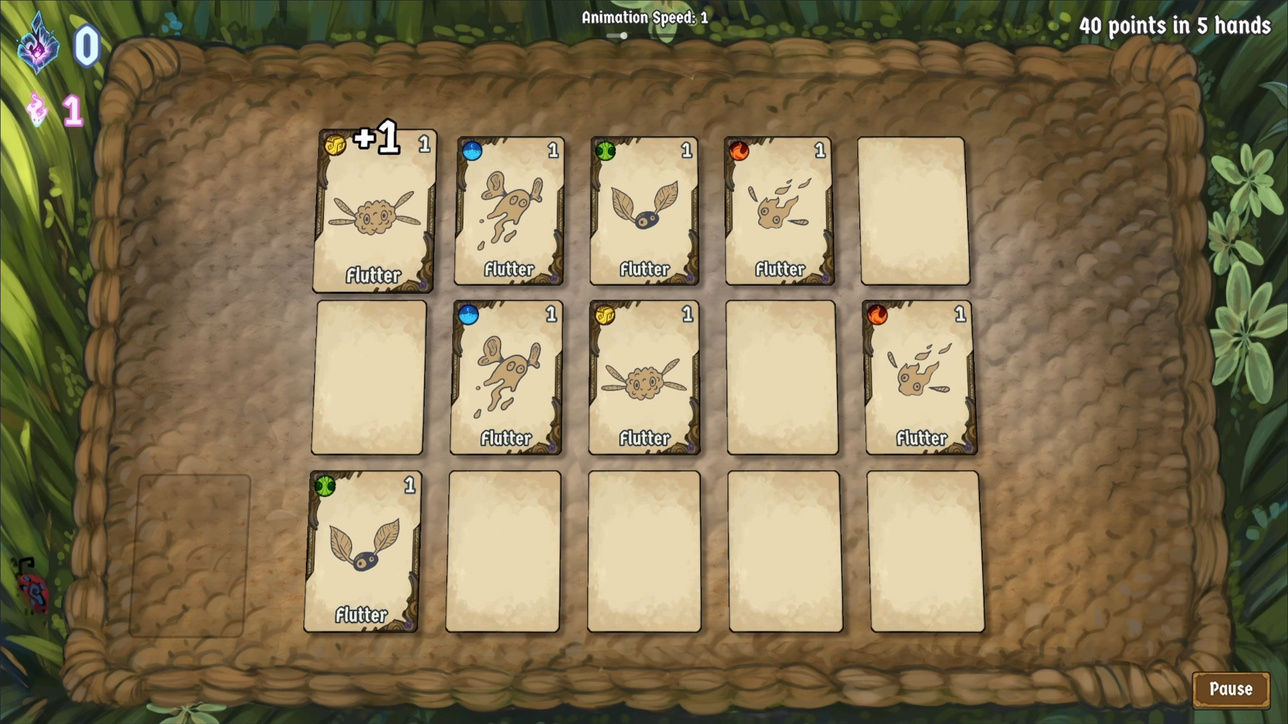Open the Pause menu
Image resolution: width=1288 pixels, height=724 pixels.
pyautogui.click(x=1230, y=689)
